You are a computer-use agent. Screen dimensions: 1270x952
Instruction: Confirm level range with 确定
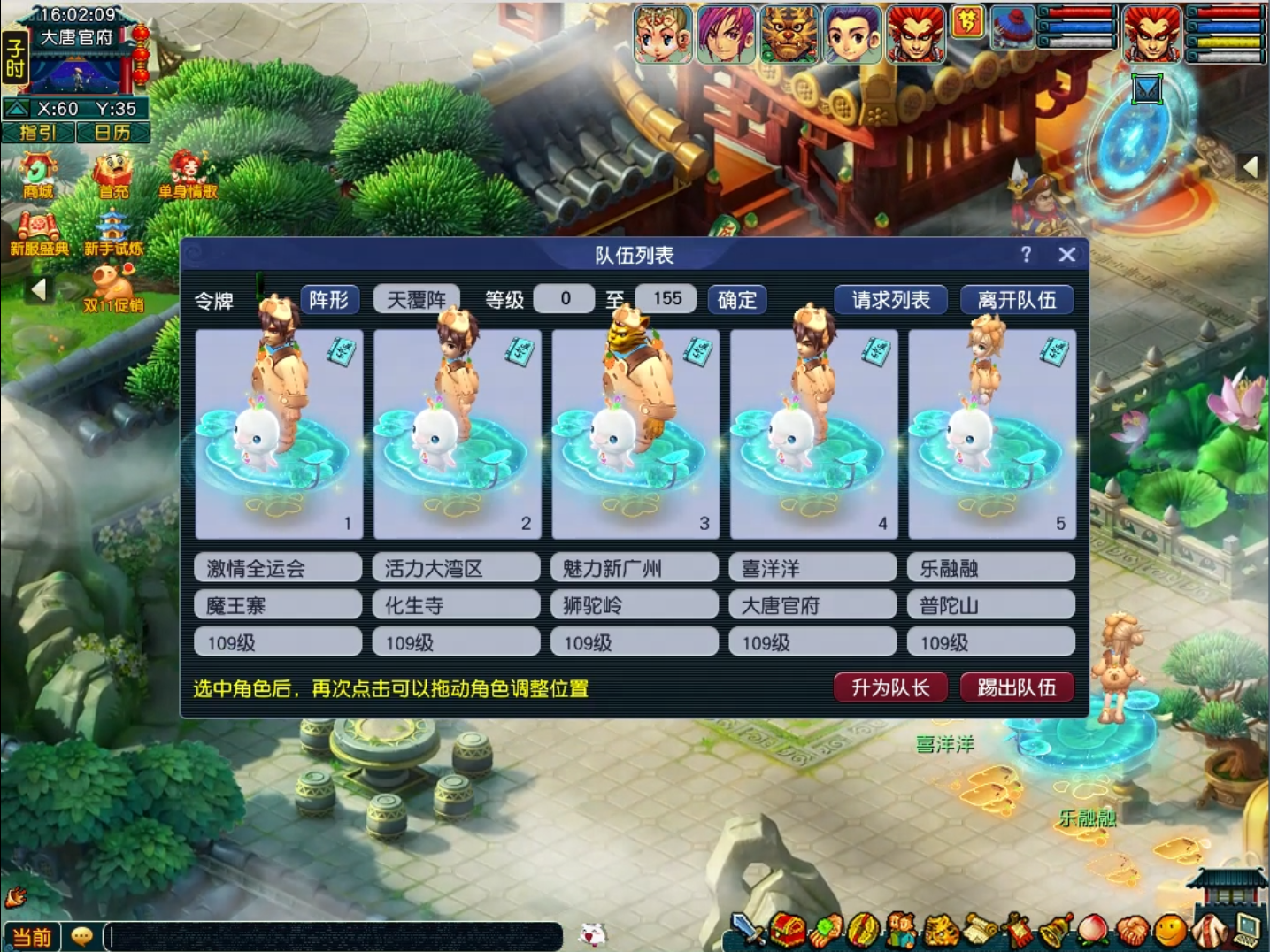[x=736, y=300]
